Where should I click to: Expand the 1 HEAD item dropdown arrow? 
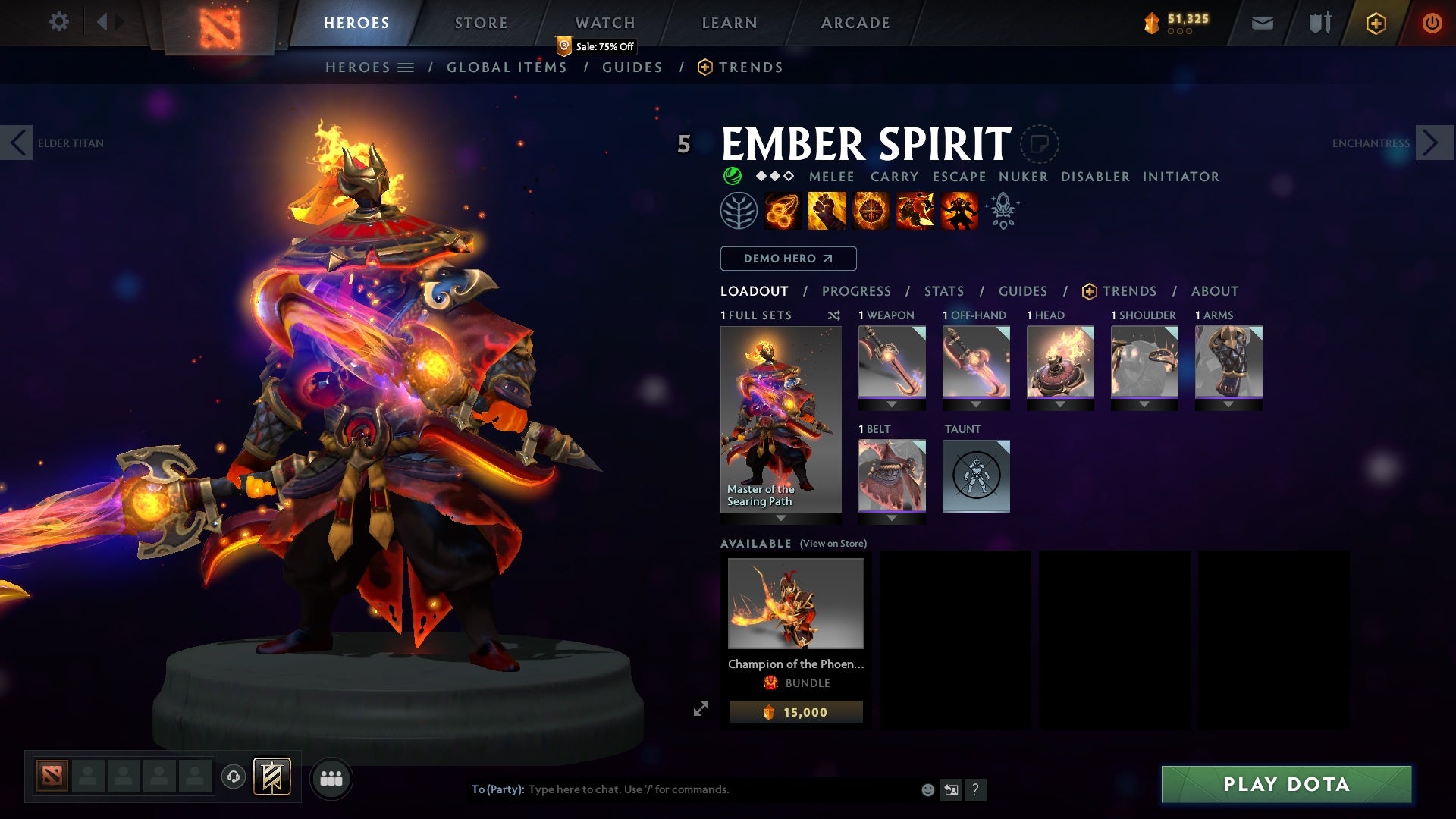click(1060, 405)
